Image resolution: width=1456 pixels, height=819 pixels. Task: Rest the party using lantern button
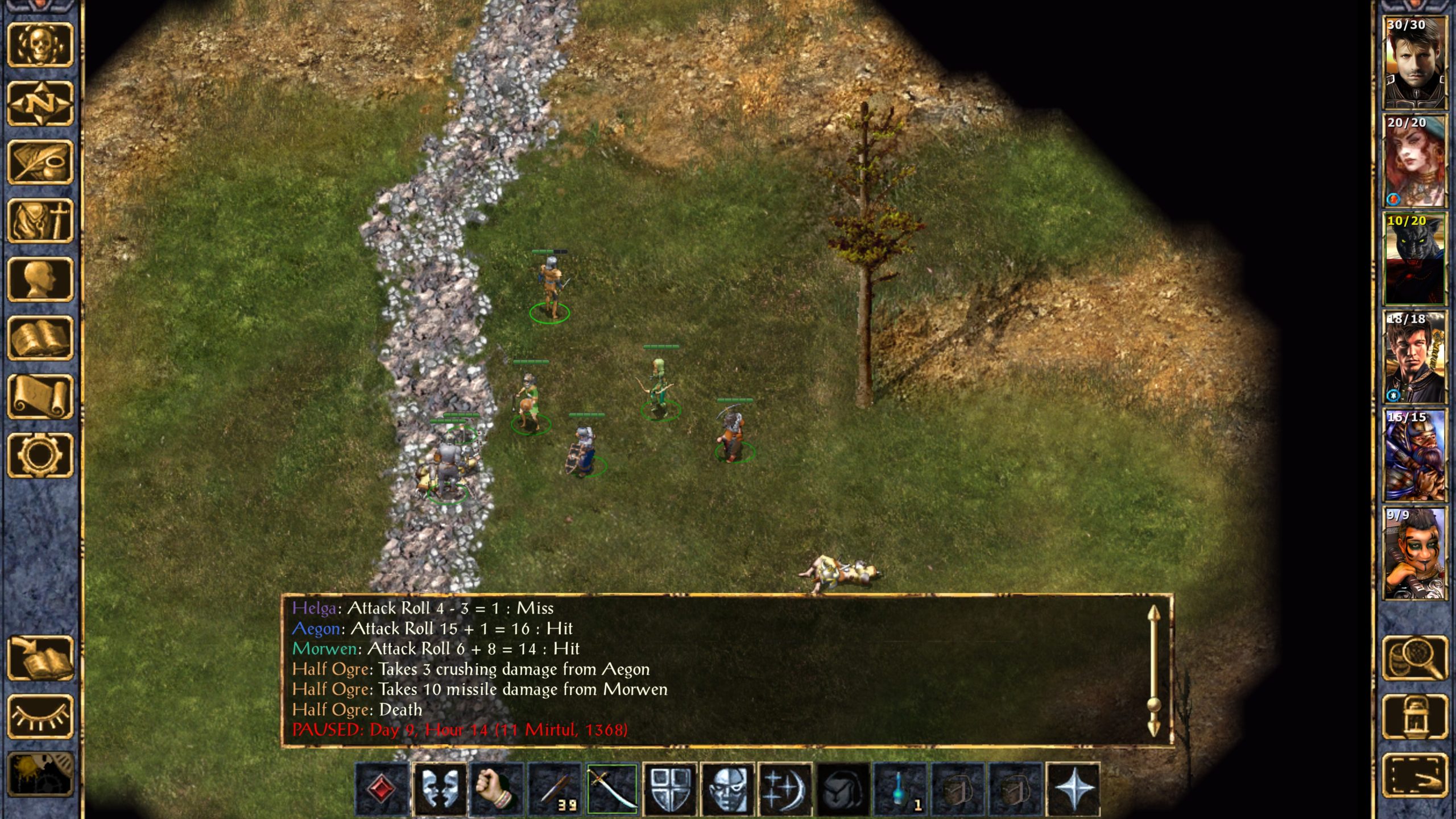point(1414,717)
